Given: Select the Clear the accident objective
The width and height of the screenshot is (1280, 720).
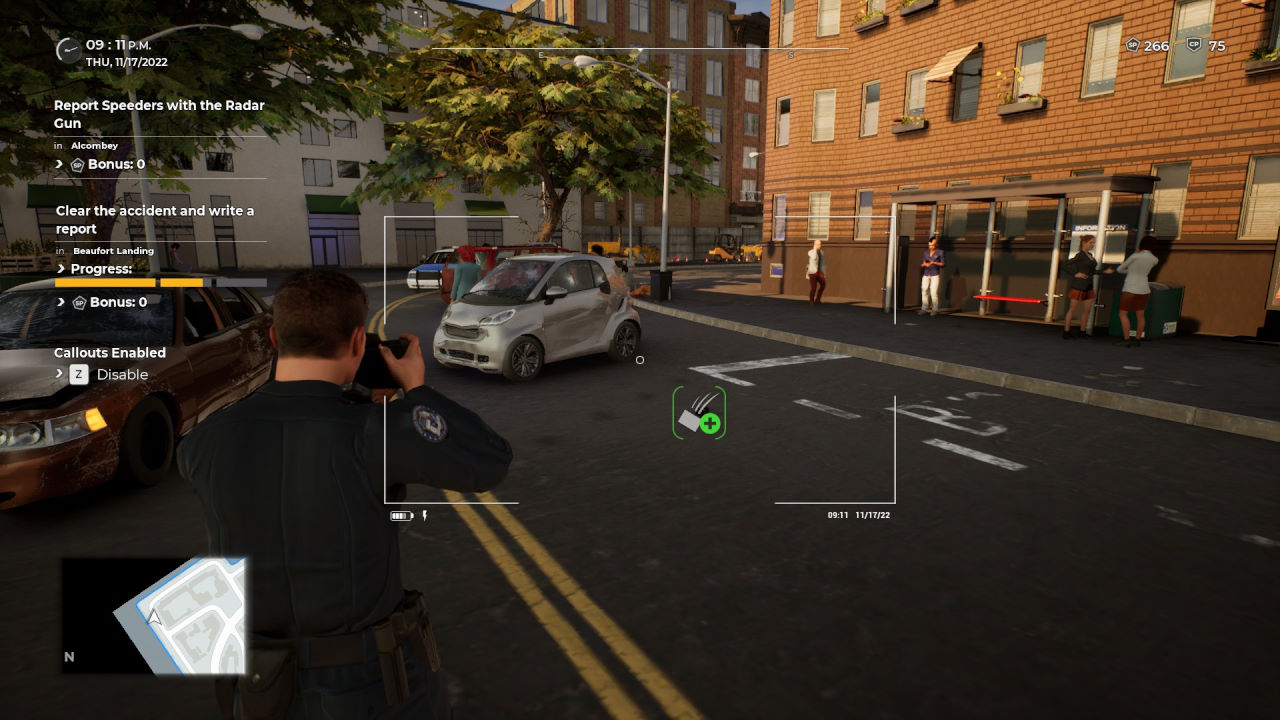Looking at the screenshot, I should click(155, 220).
